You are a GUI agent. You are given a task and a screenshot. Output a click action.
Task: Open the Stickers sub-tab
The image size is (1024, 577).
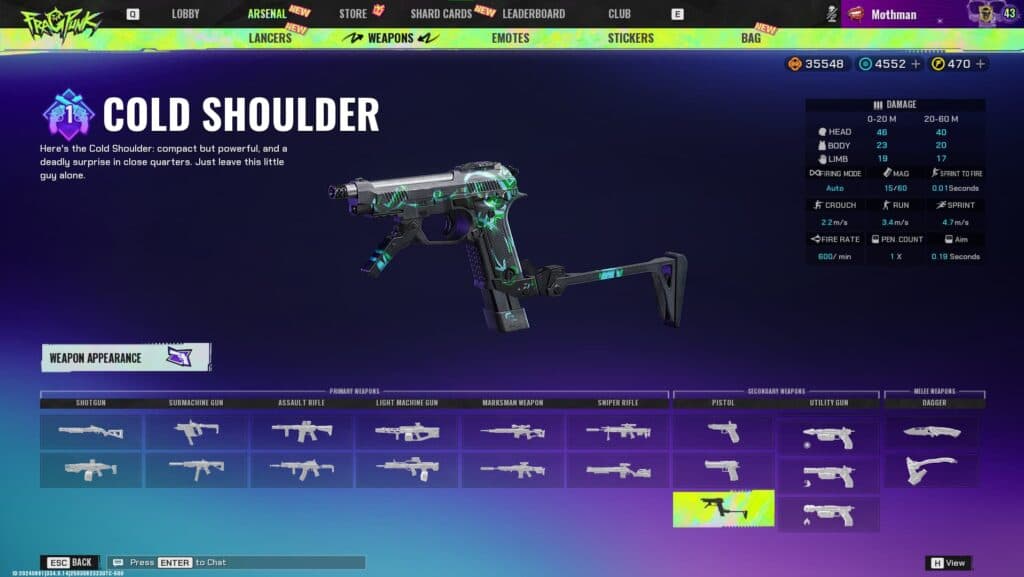point(630,38)
